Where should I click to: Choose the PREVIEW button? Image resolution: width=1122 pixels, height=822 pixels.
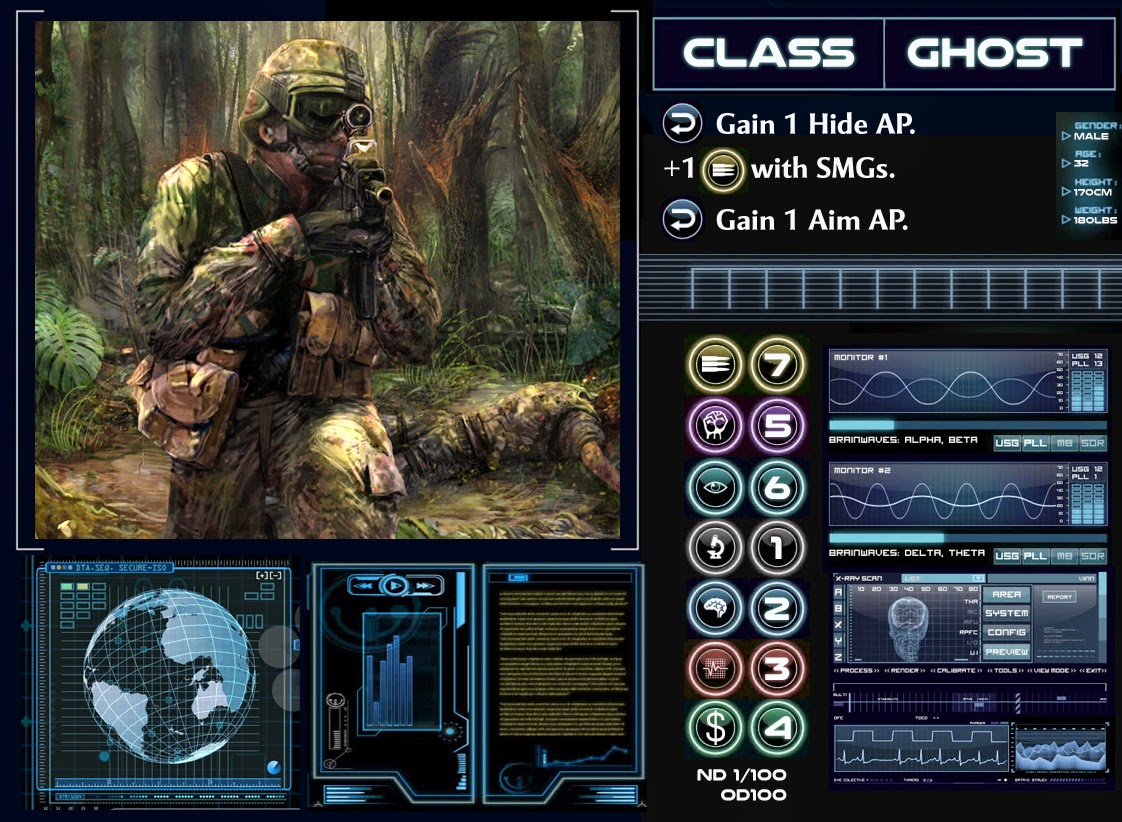pos(1006,651)
